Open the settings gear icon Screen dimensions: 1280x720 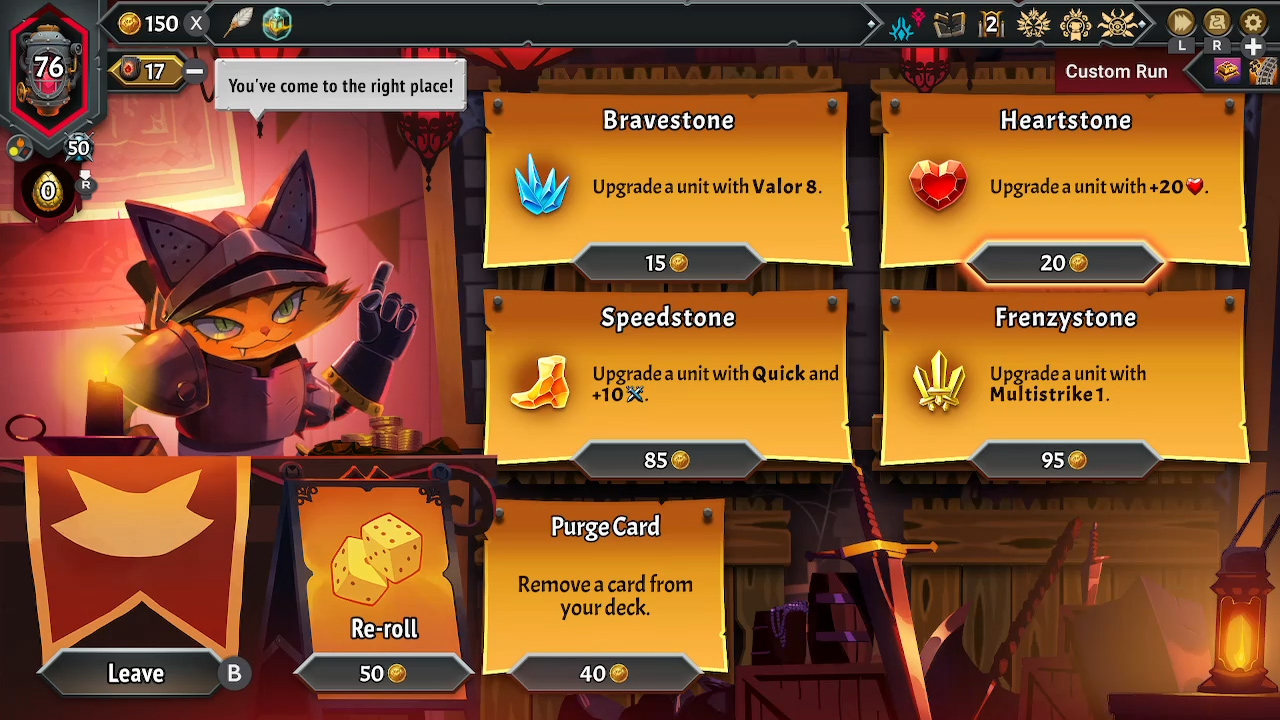click(x=1253, y=22)
